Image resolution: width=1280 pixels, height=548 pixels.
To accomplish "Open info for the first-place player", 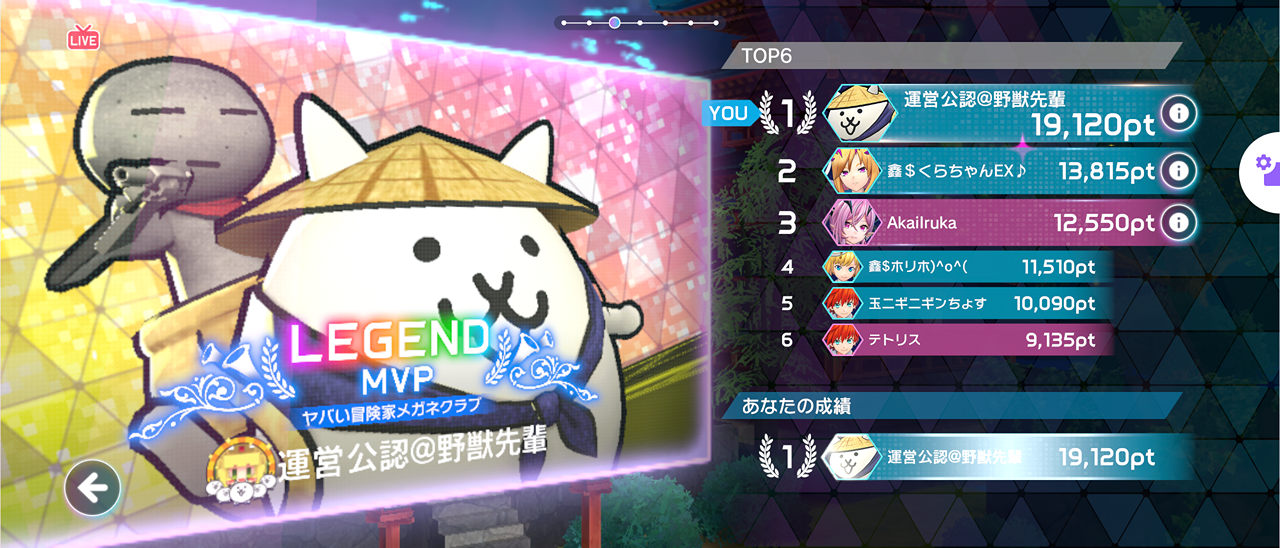I will [1179, 114].
